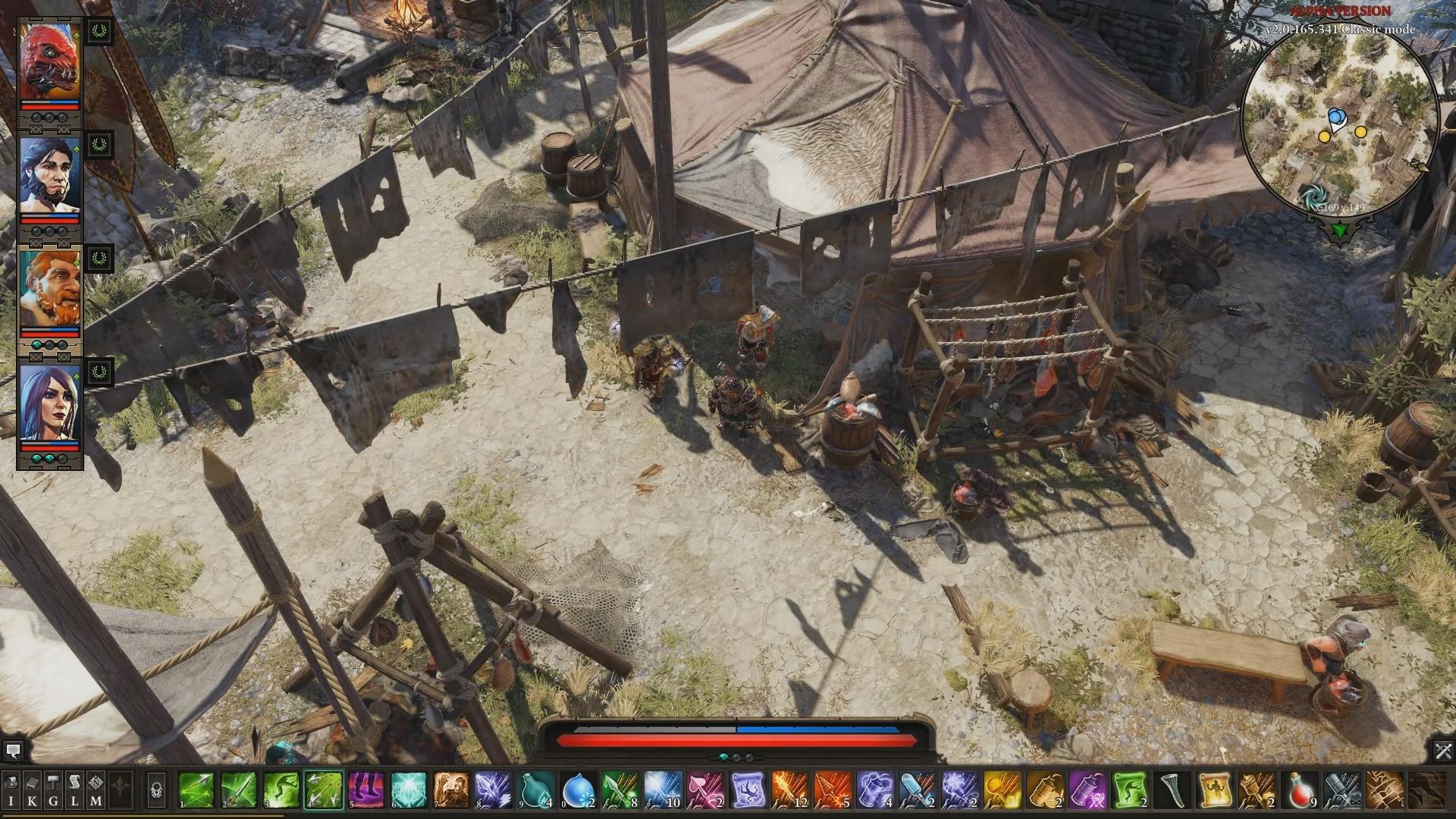Use the purple boots skill in slot 5
This screenshot has width=1456, height=819.
click(367, 790)
